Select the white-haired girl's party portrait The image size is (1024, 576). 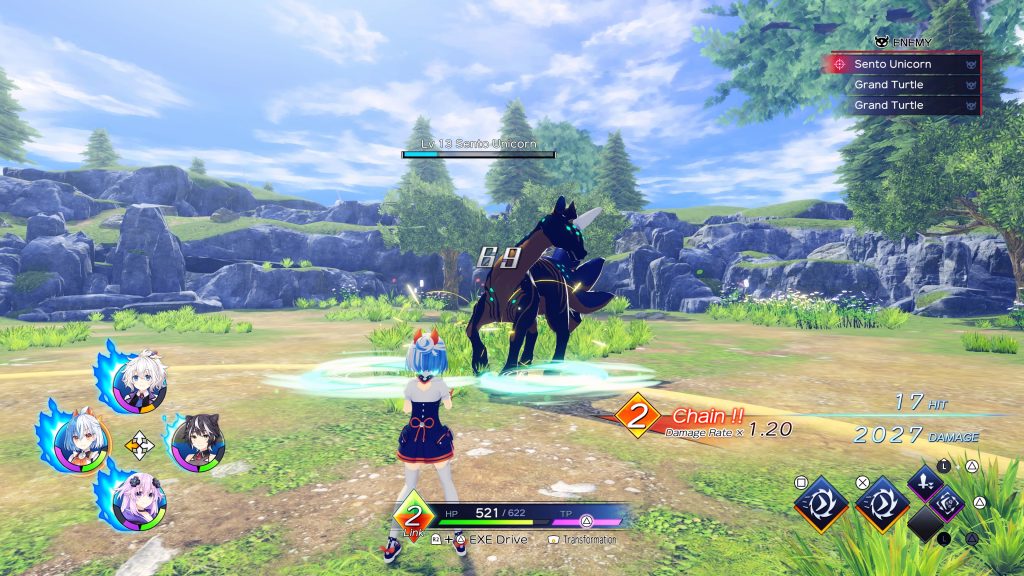coord(139,381)
